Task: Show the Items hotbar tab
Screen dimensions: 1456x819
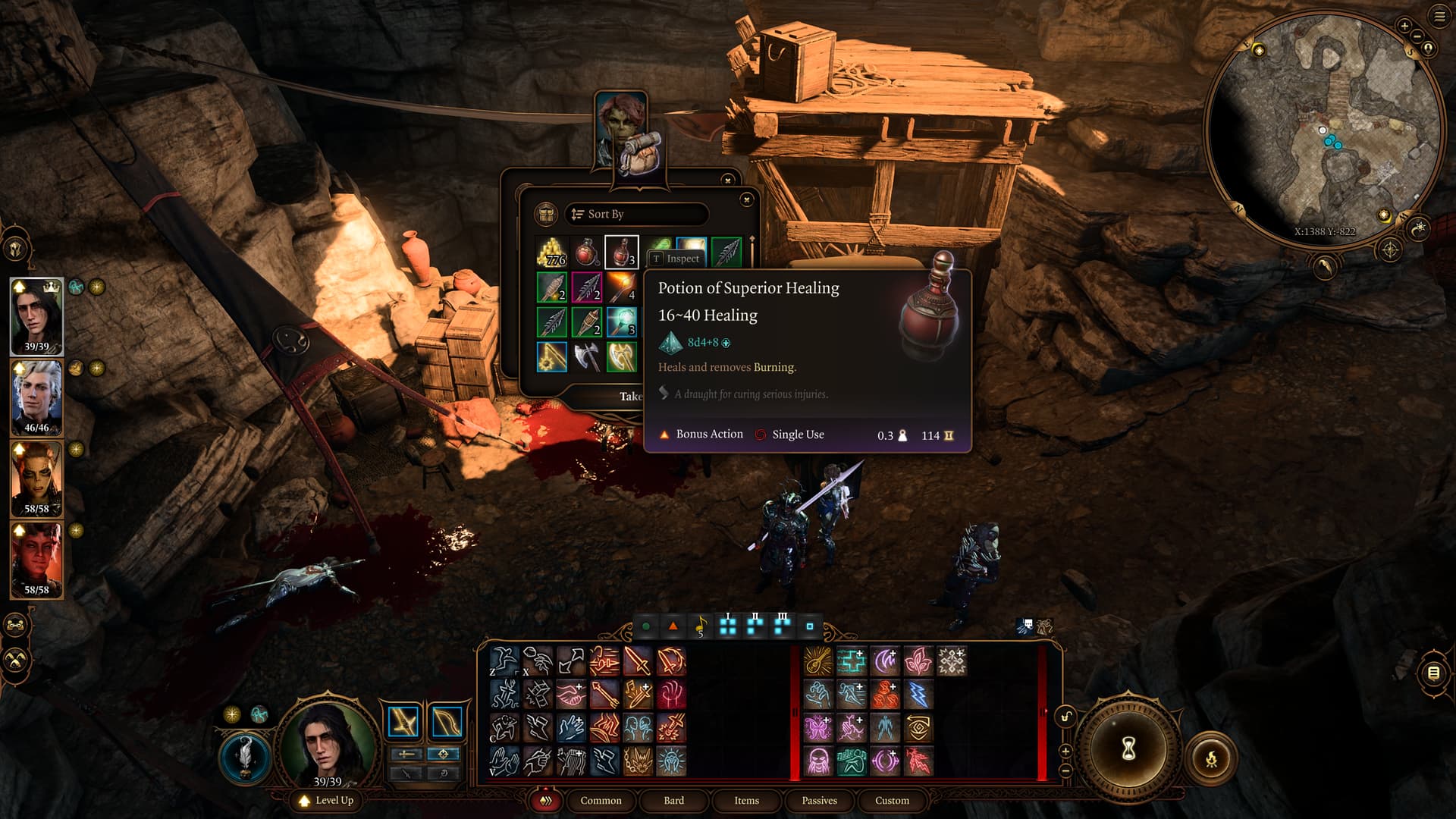Action: (x=746, y=800)
